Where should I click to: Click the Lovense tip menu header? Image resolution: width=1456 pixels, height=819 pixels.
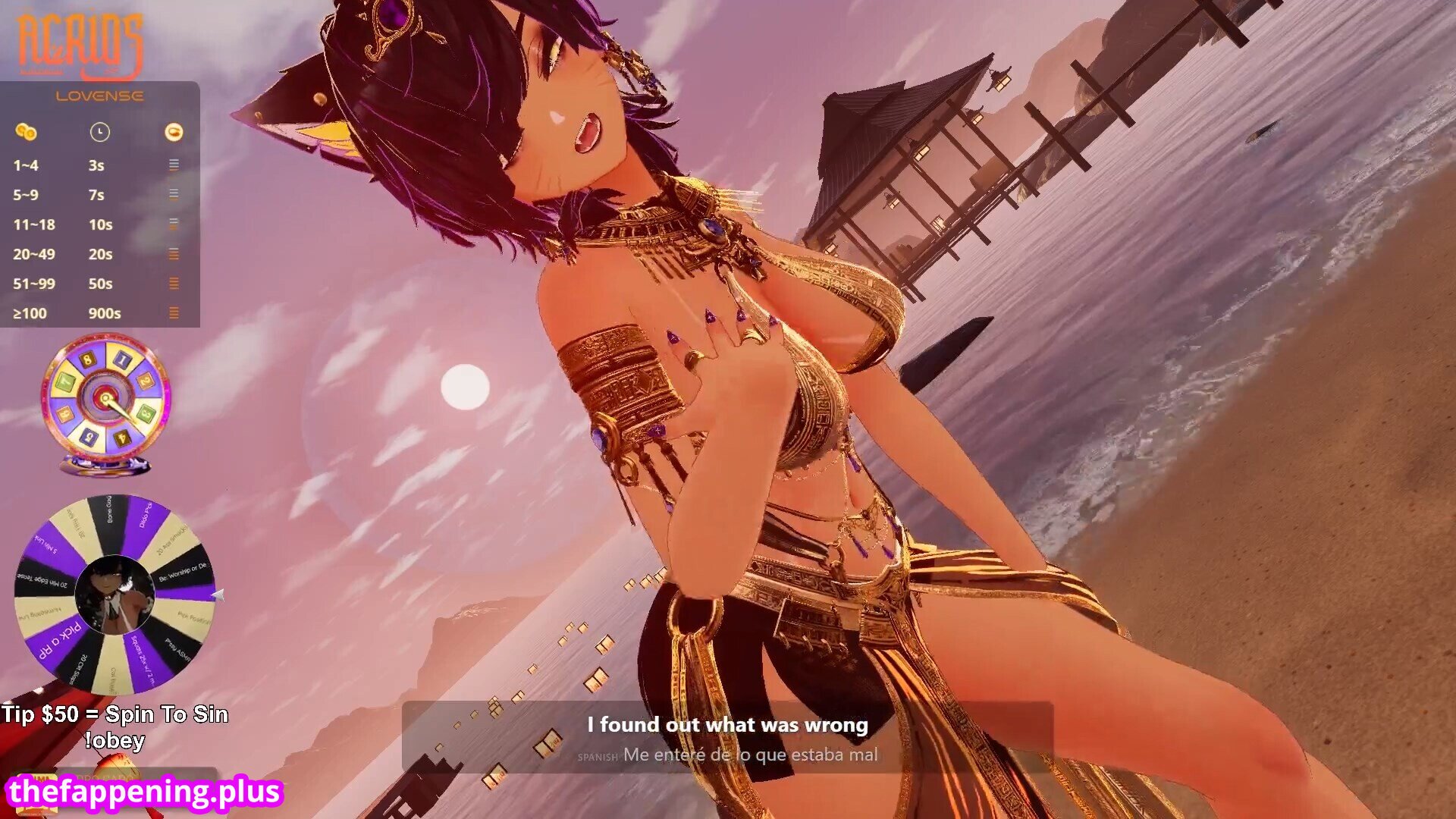[x=99, y=96]
